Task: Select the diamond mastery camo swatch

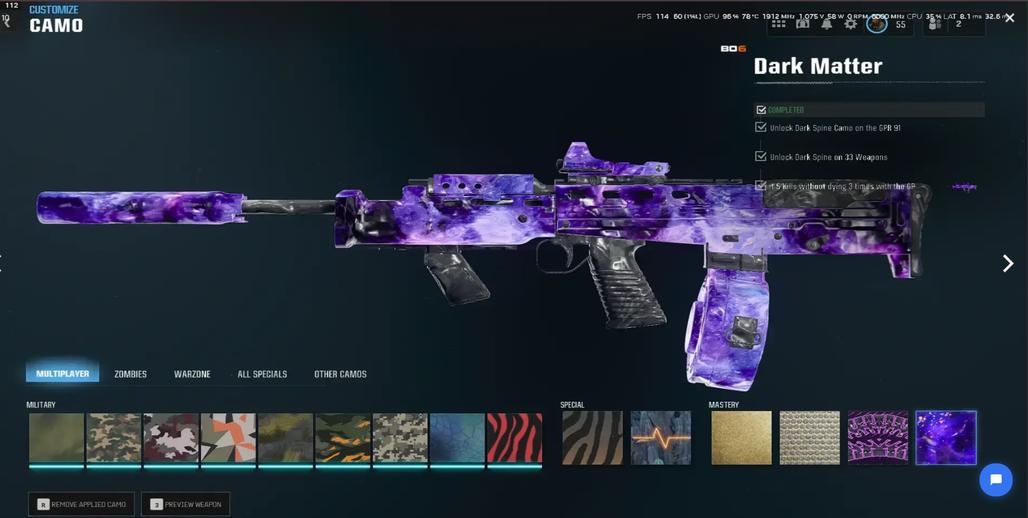Action: pyautogui.click(x=809, y=438)
